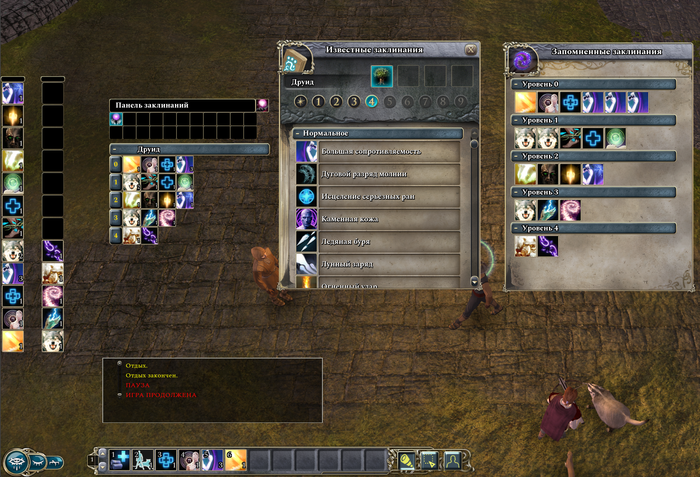Viewport: 700px width, 477px height.
Task: Select the Большая сопротивляемость spell row
Action: [376, 151]
